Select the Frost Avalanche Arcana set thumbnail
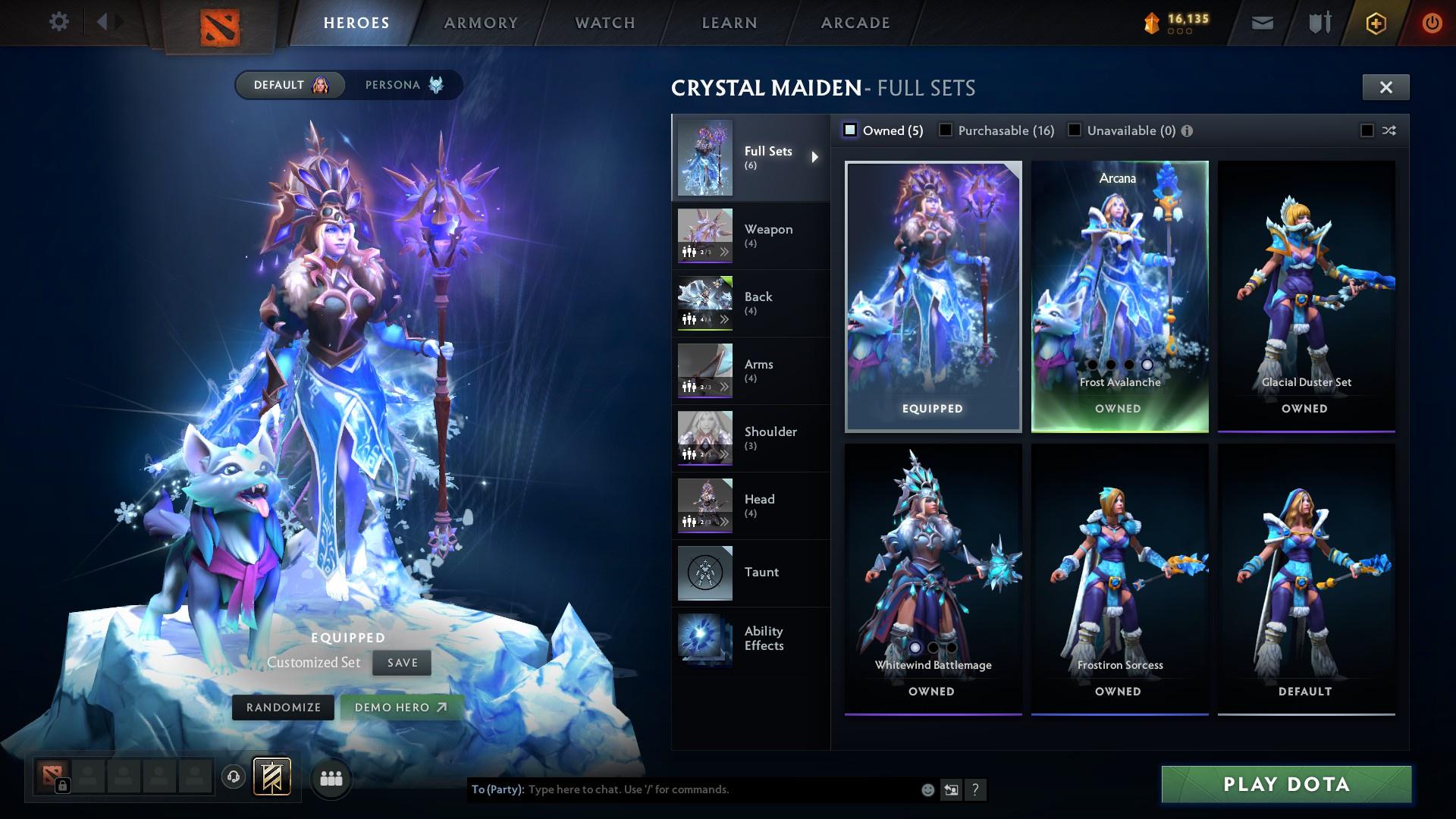 click(1119, 288)
